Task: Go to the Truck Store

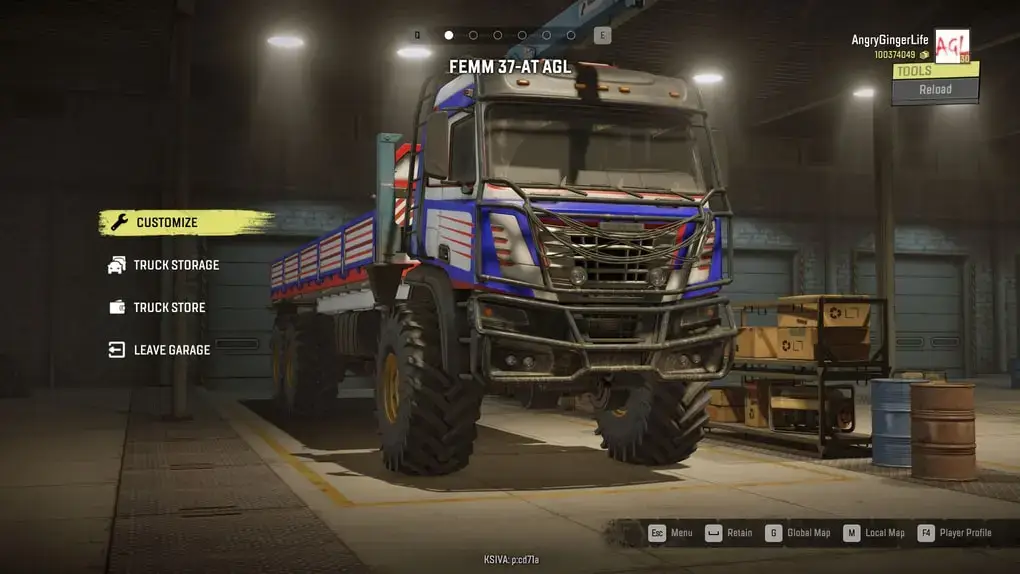Action: coord(168,307)
